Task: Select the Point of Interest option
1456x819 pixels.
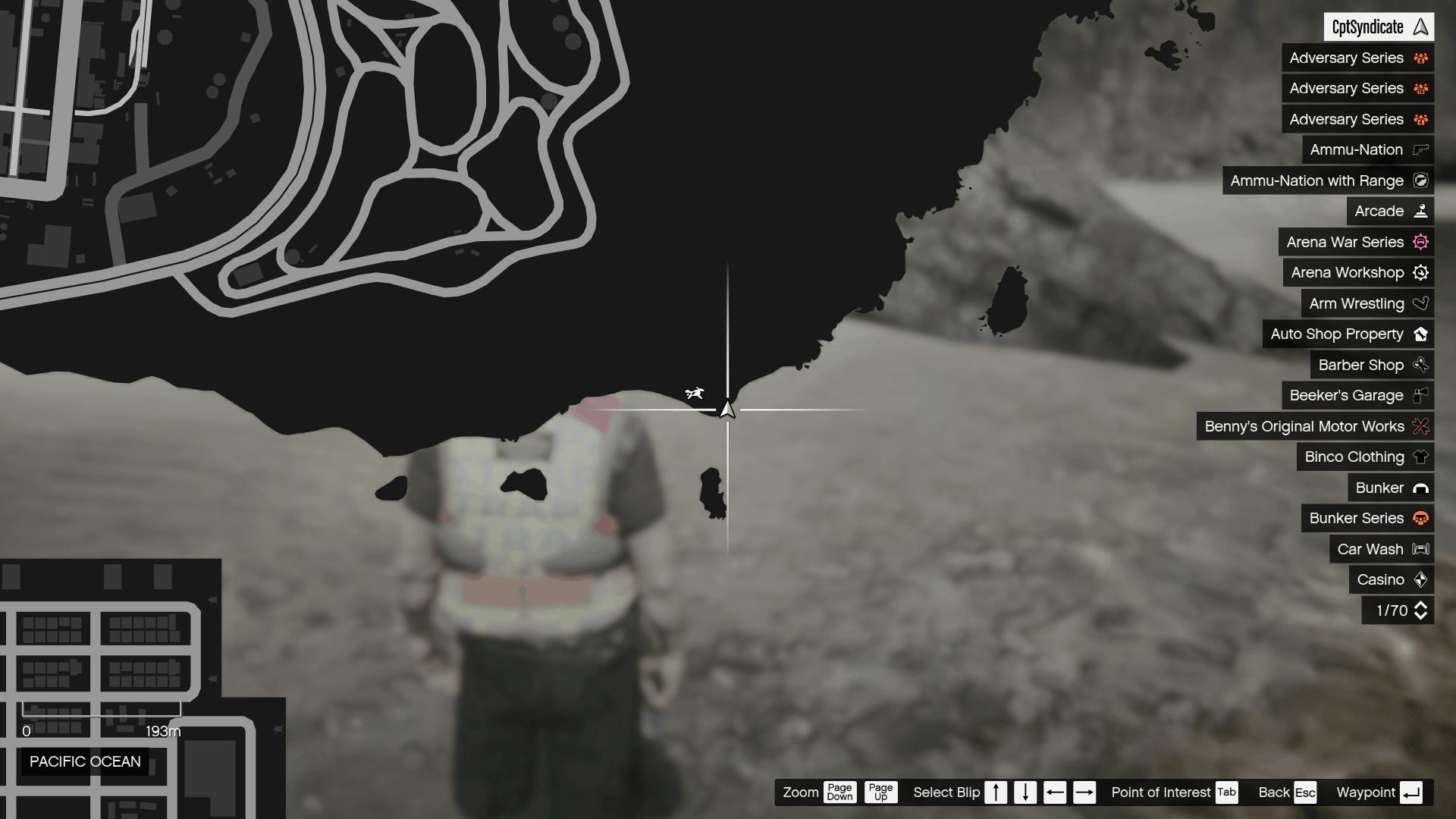Action: [1160, 792]
